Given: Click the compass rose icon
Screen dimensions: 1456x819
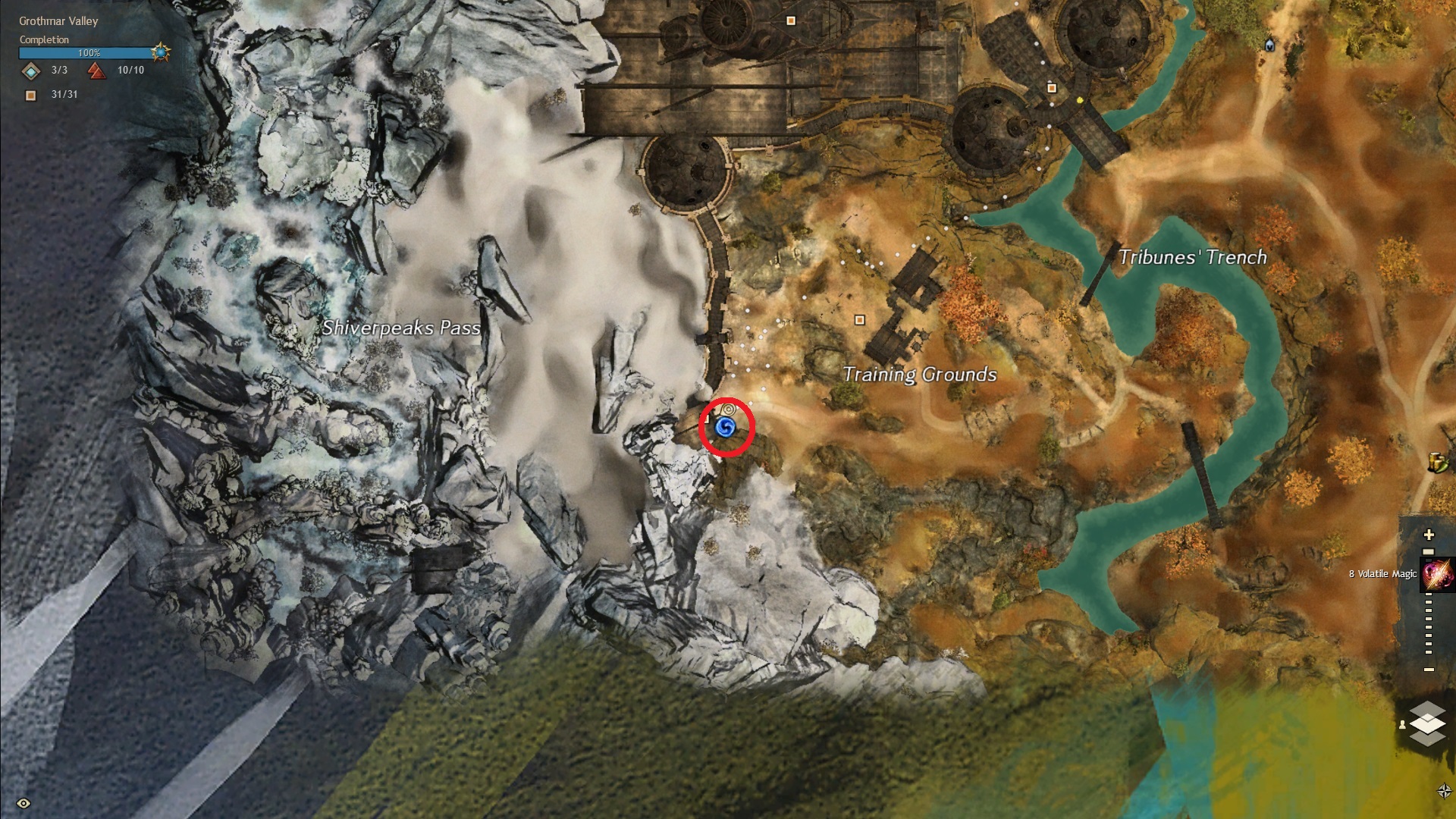Looking at the screenshot, I should tap(1444, 791).
